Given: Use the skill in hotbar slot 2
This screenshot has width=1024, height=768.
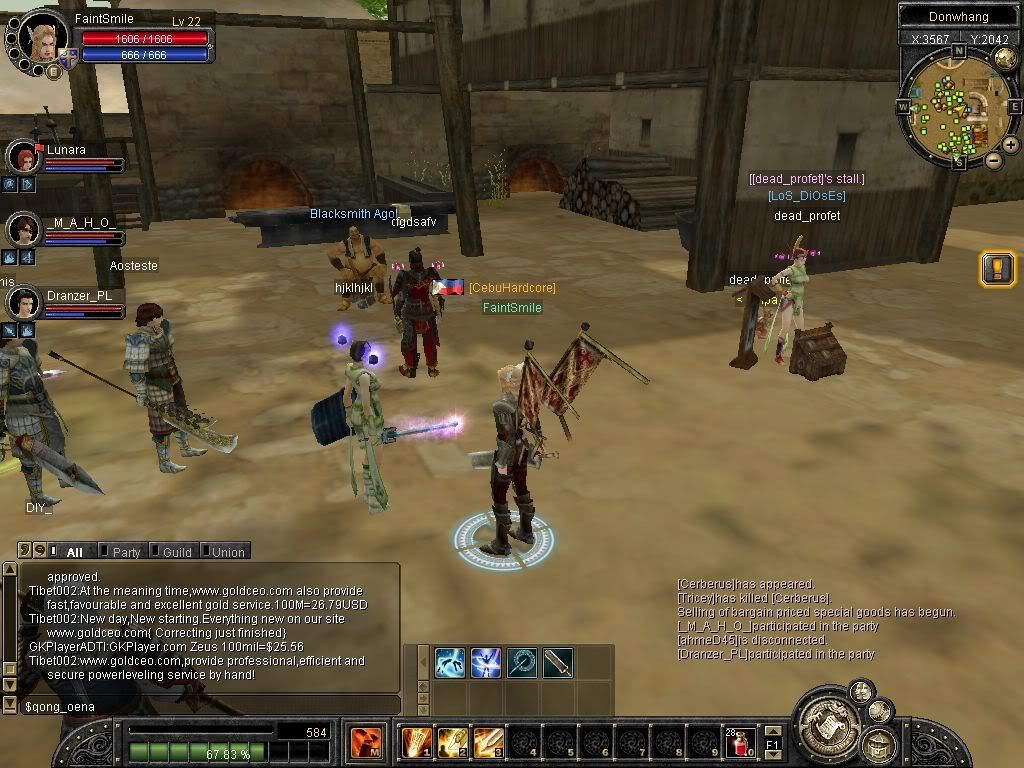Looking at the screenshot, I should [452, 742].
